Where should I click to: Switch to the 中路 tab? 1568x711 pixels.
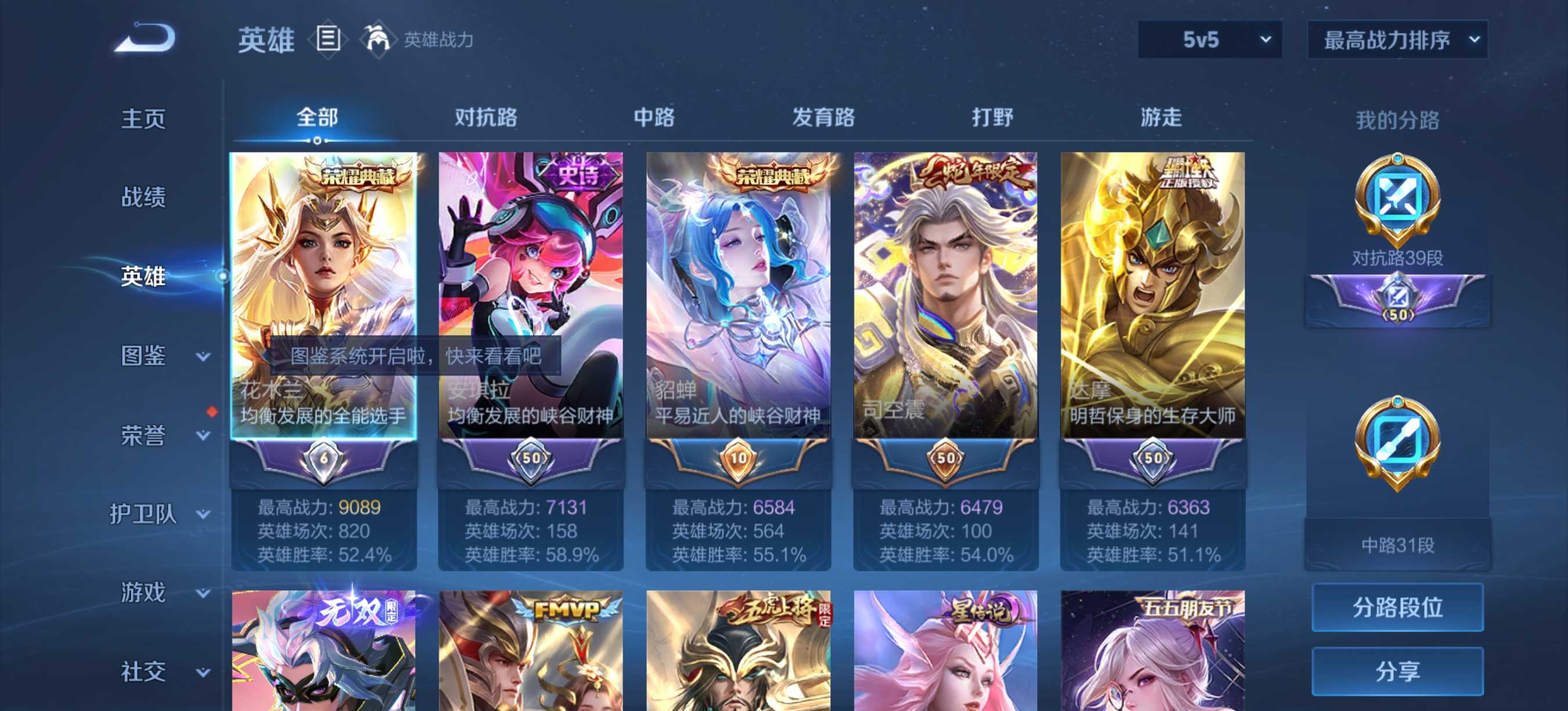tap(654, 117)
